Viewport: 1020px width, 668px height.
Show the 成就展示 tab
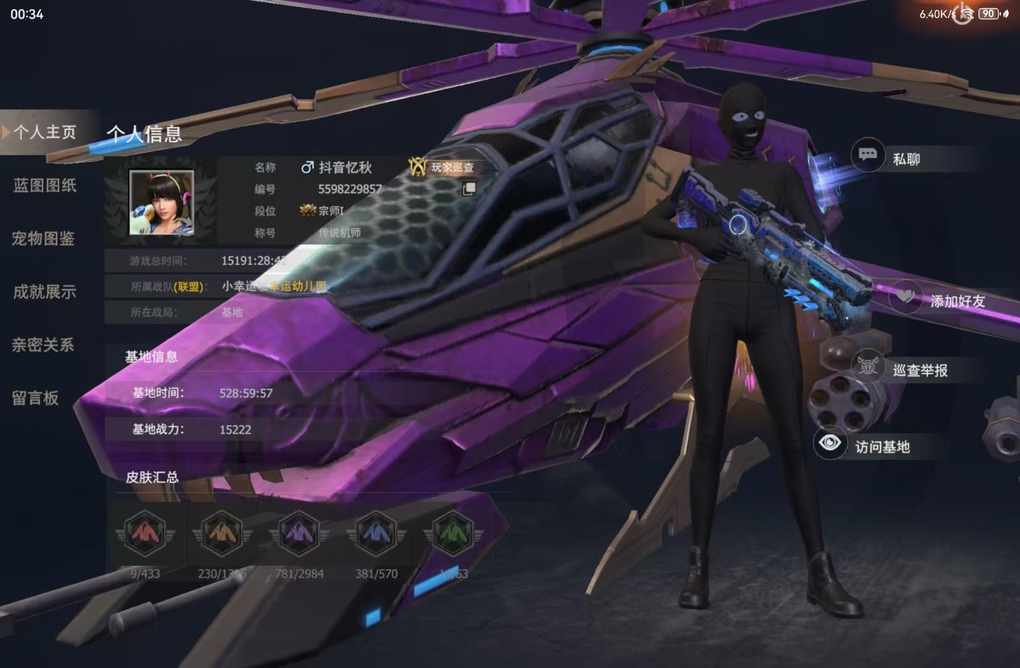44,291
